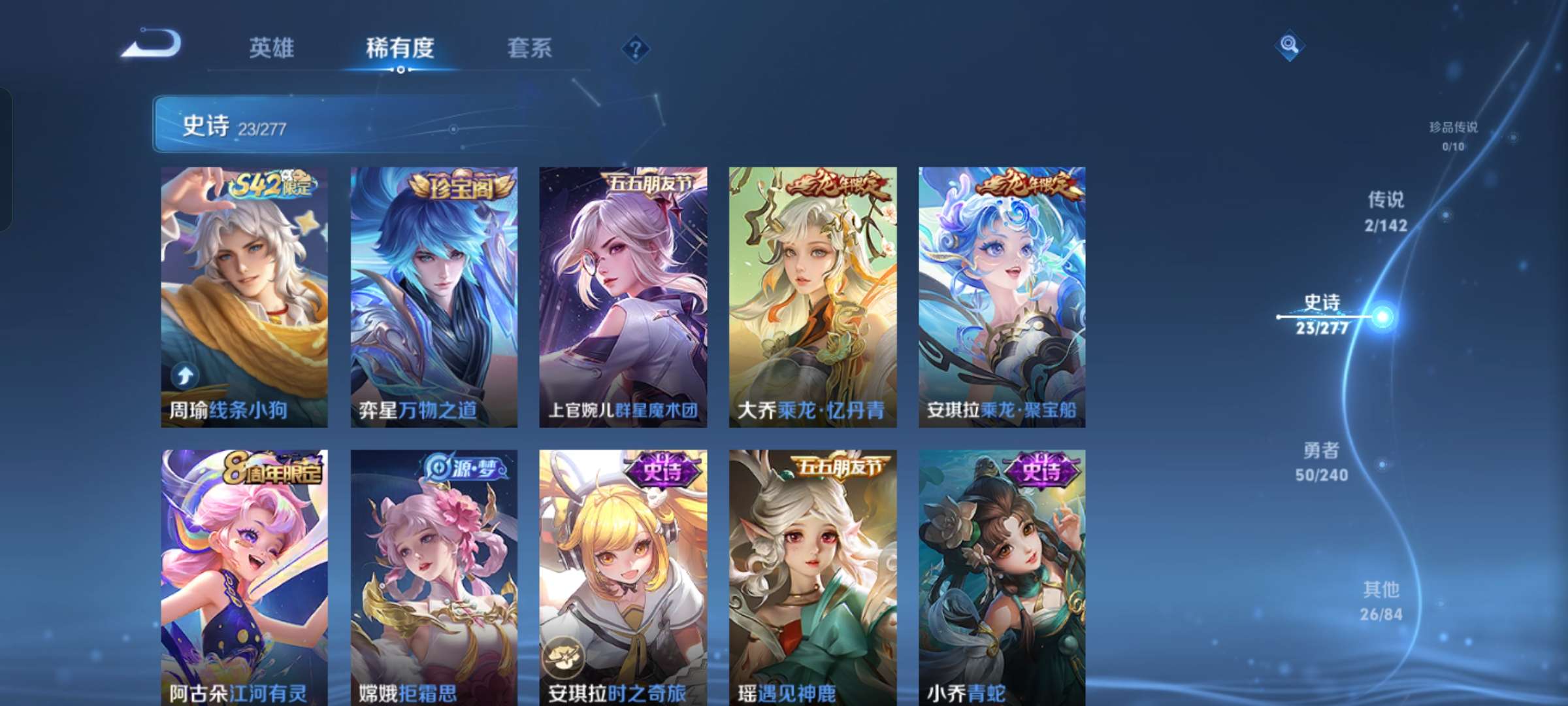Screen dimensions: 1568x706
Task: Click the question mark help icon
Action: coord(634,48)
